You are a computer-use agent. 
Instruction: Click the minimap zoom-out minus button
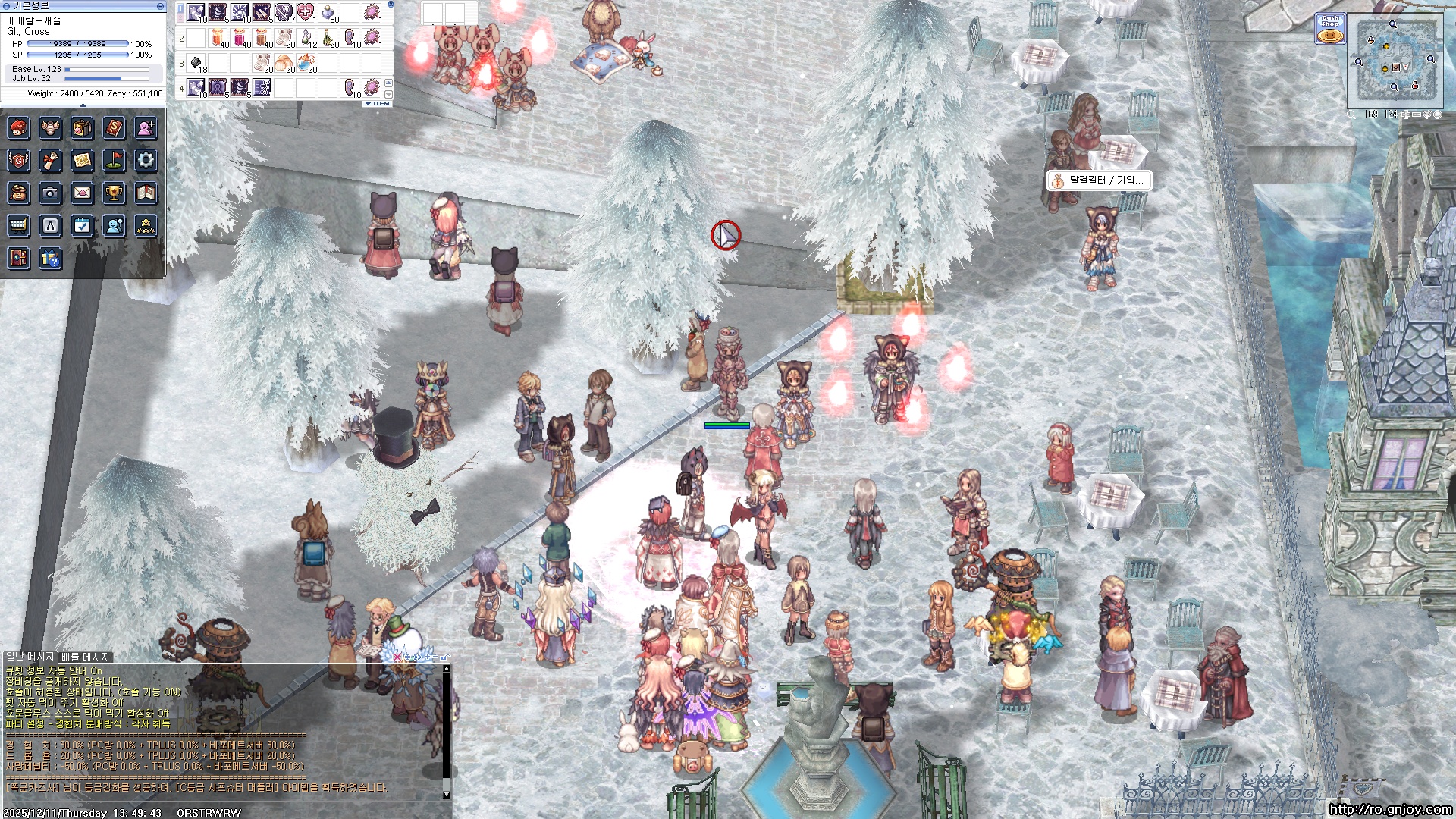pos(1416,115)
